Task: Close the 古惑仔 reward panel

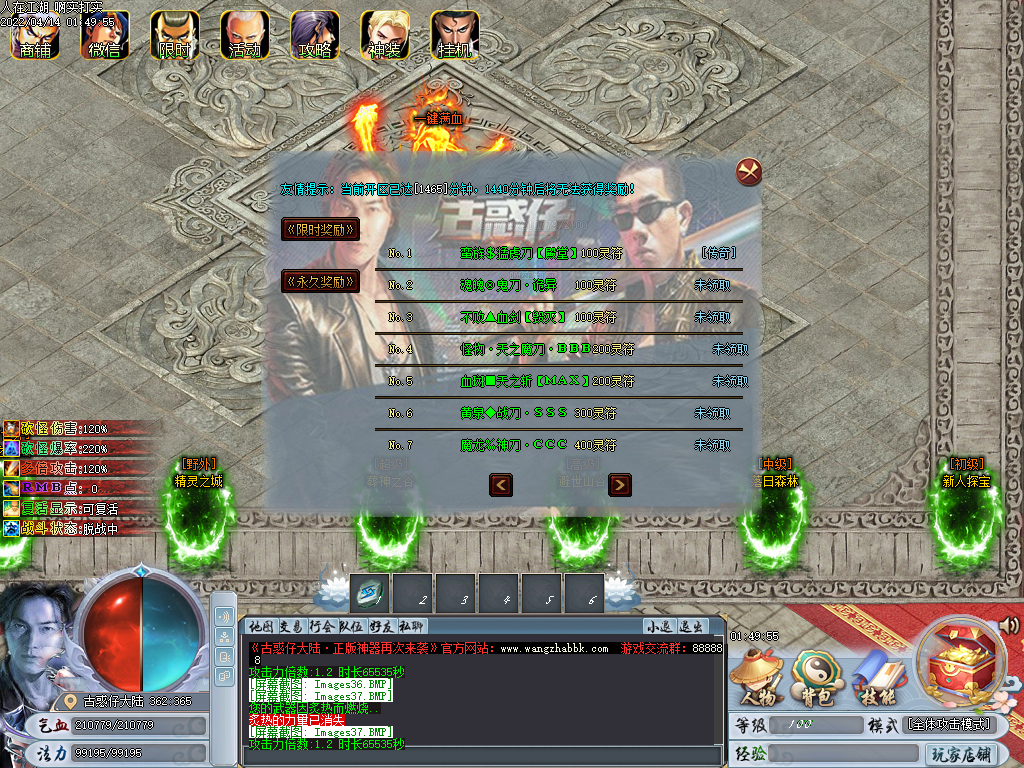Action: click(749, 172)
